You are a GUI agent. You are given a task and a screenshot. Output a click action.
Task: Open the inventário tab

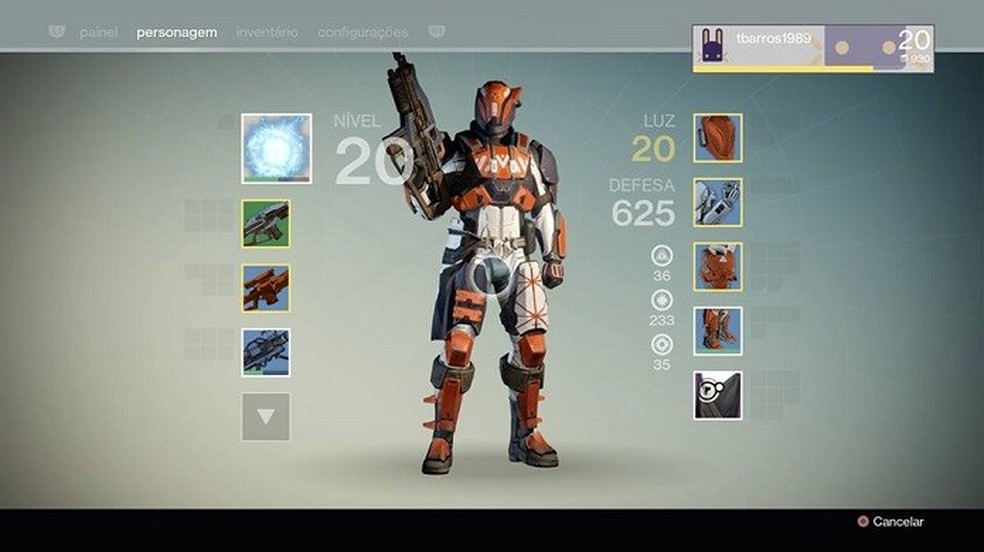pos(267,32)
